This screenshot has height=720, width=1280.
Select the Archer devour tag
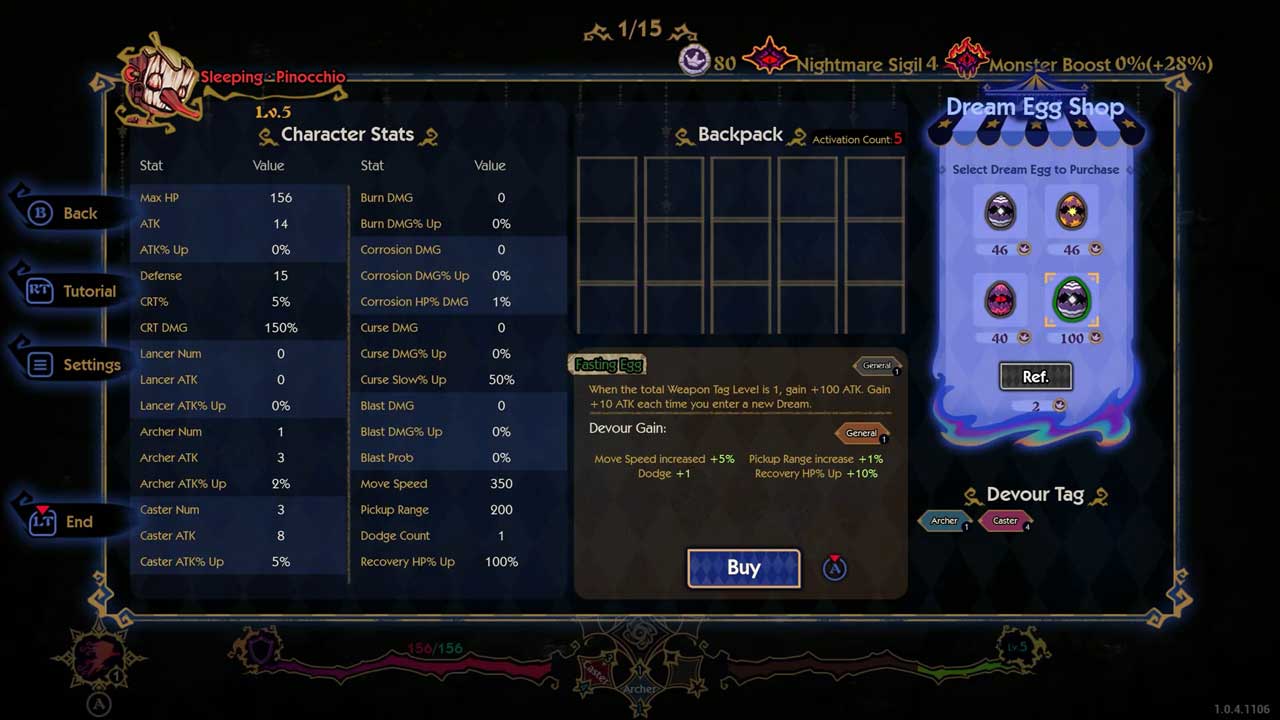pos(944,521)
